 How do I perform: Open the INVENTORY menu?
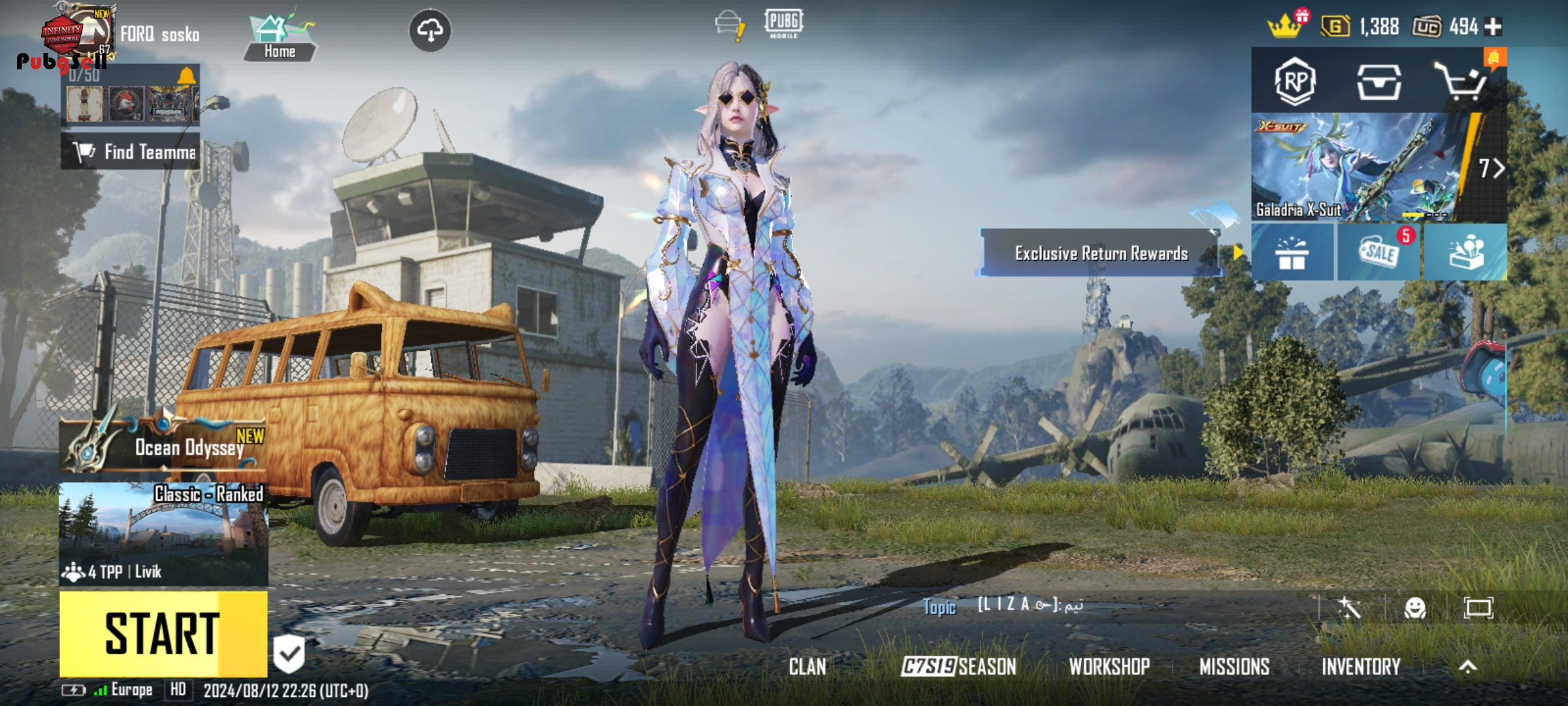point(1361,667)
